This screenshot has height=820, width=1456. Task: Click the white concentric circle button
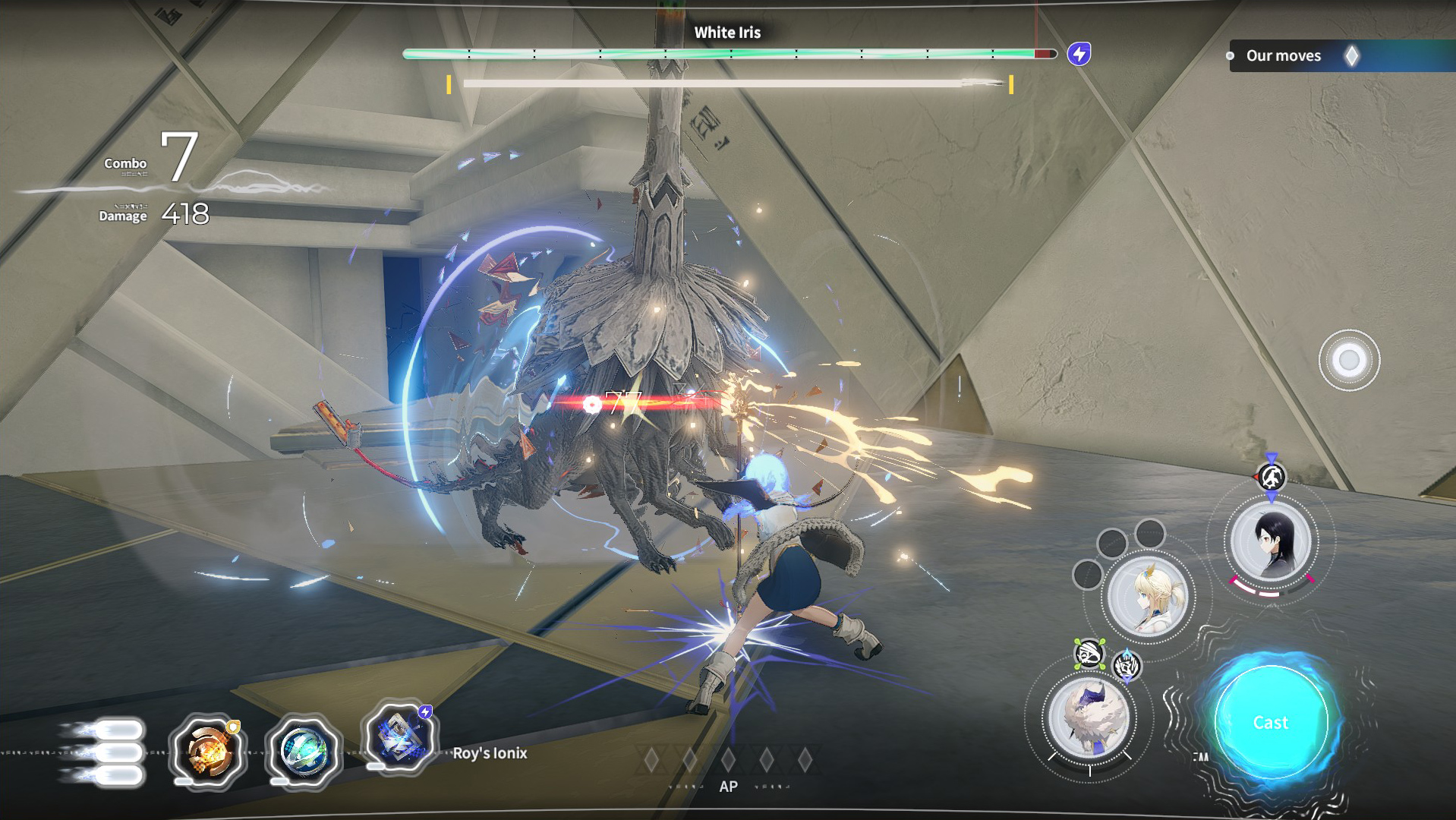tap(1349, 360)
